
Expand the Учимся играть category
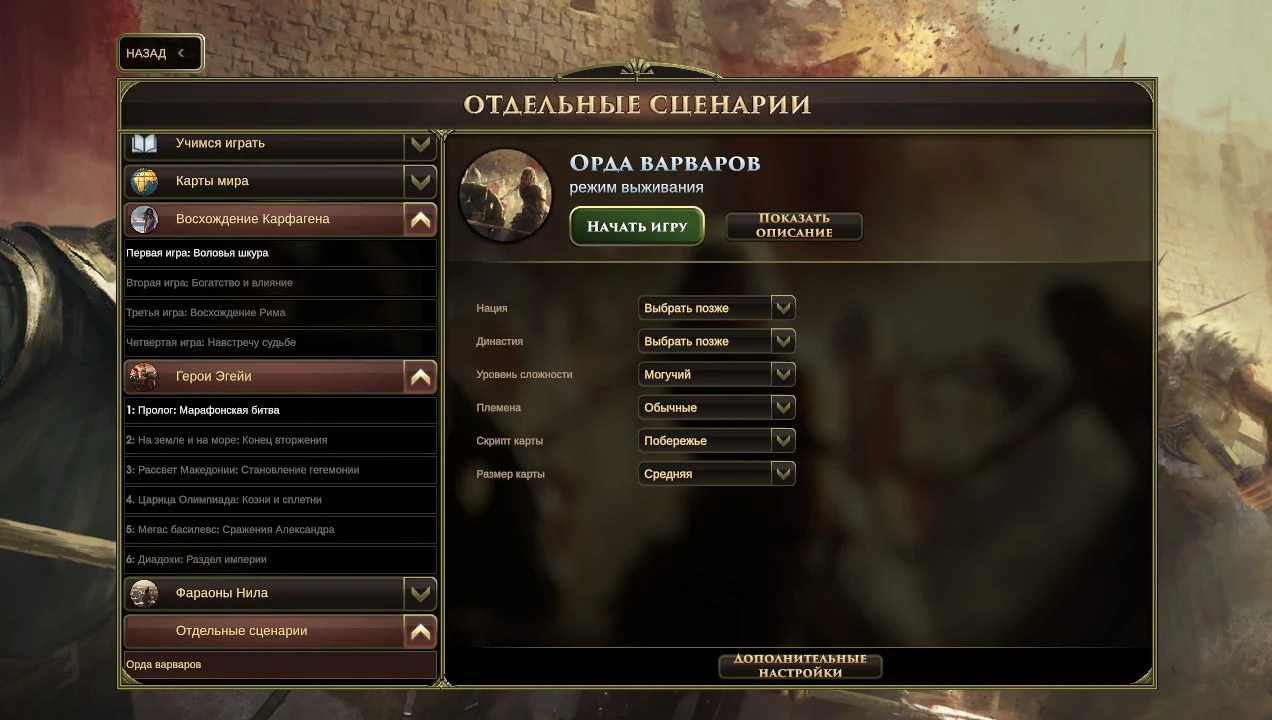click(x=420, y=144)
